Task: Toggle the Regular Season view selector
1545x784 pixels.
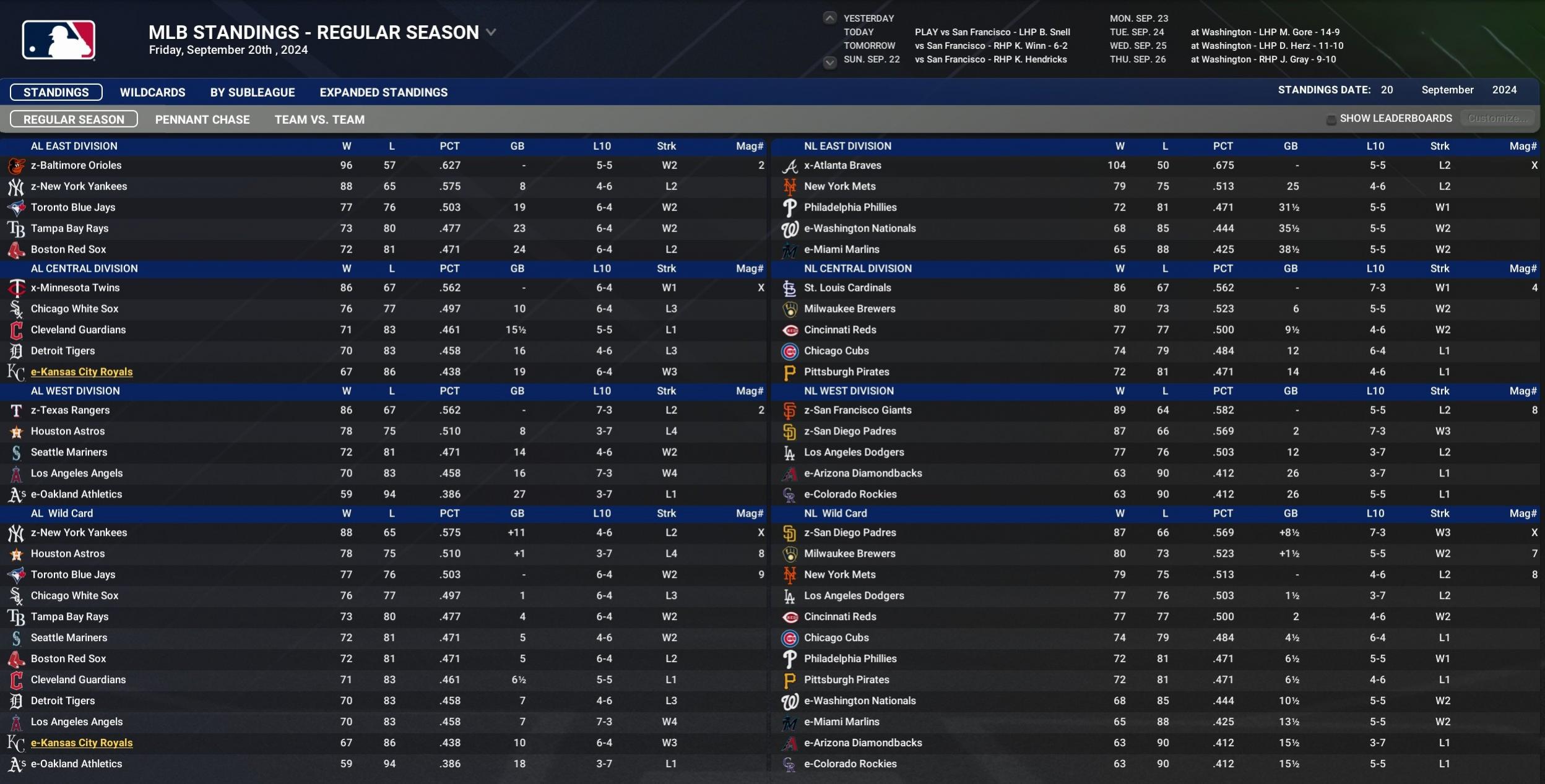Action: pos(73,119)
